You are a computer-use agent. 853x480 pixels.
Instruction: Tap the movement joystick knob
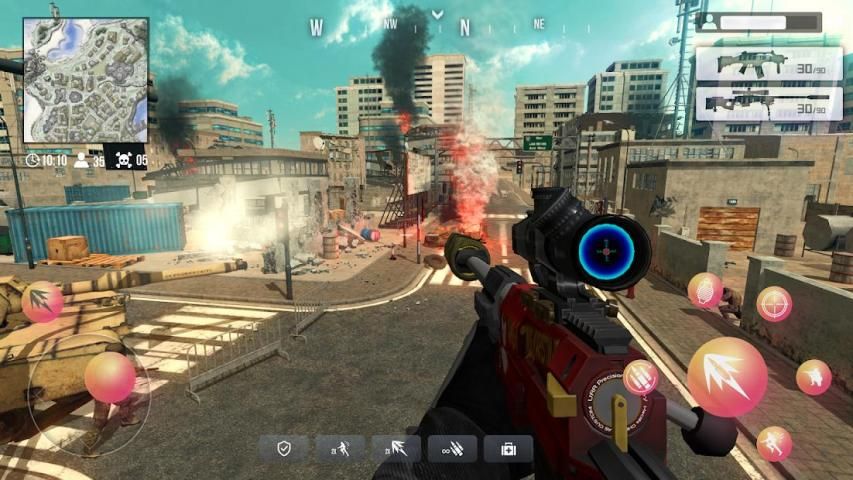(109, 378)
